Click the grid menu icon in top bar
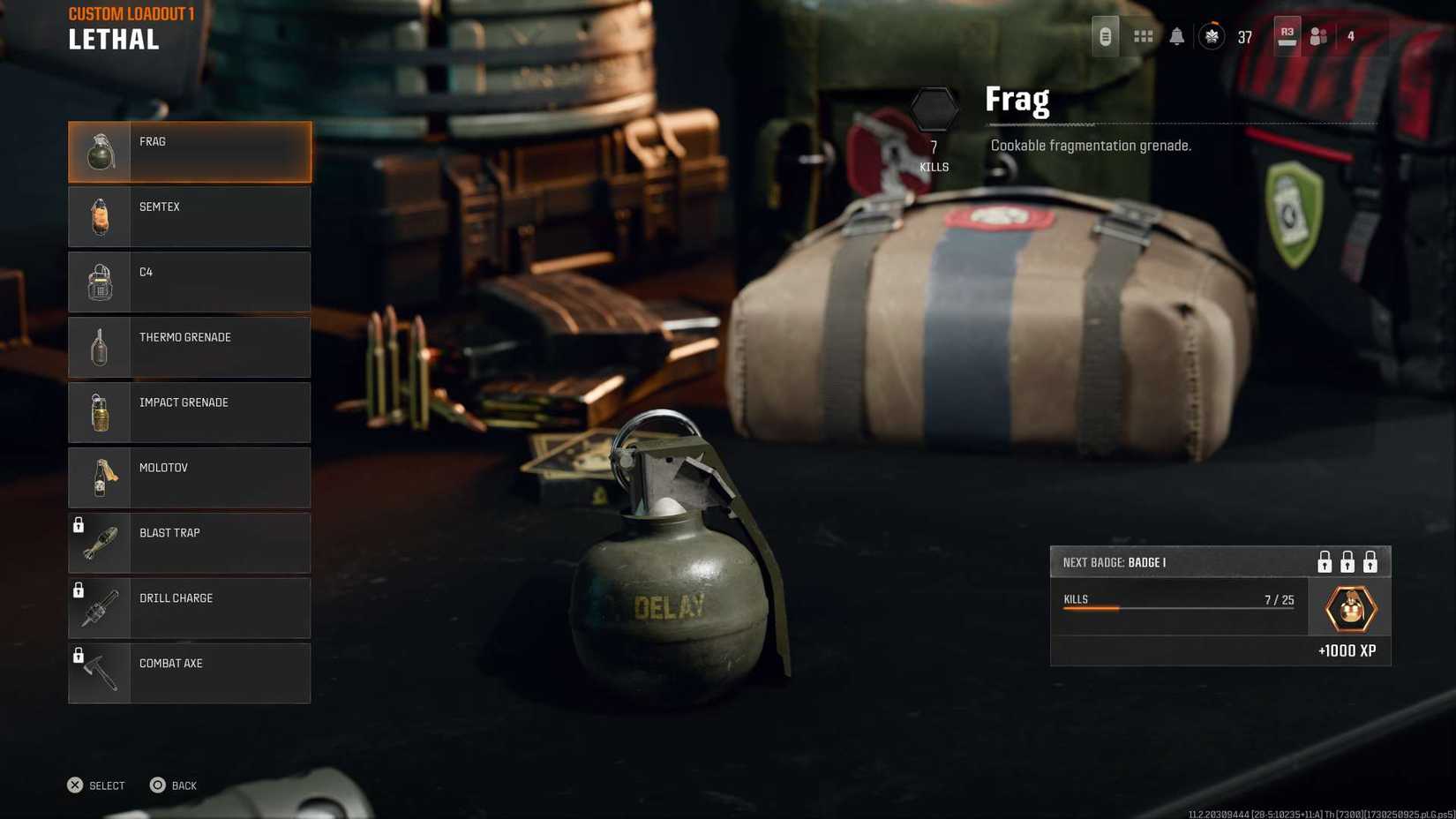This screenshot has width=1456, height=819. (x=1143, y=36)
